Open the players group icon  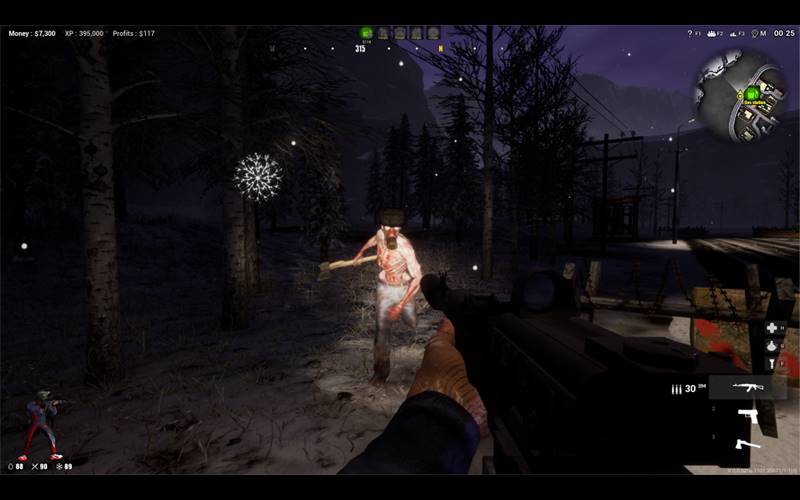712,33
